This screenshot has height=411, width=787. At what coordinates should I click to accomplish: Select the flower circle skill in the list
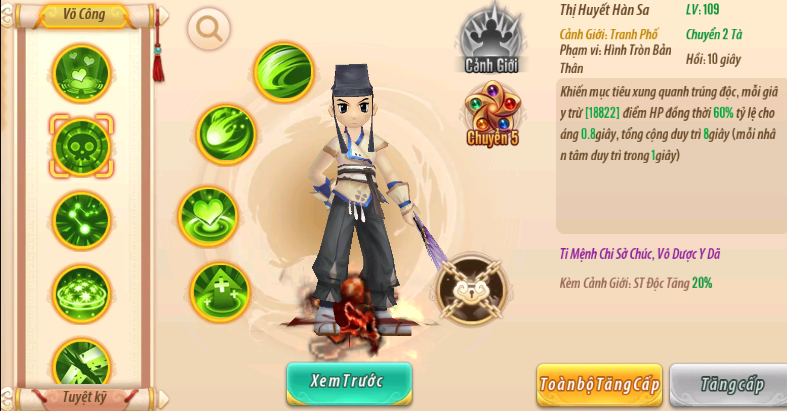click(x=81, y=290)
